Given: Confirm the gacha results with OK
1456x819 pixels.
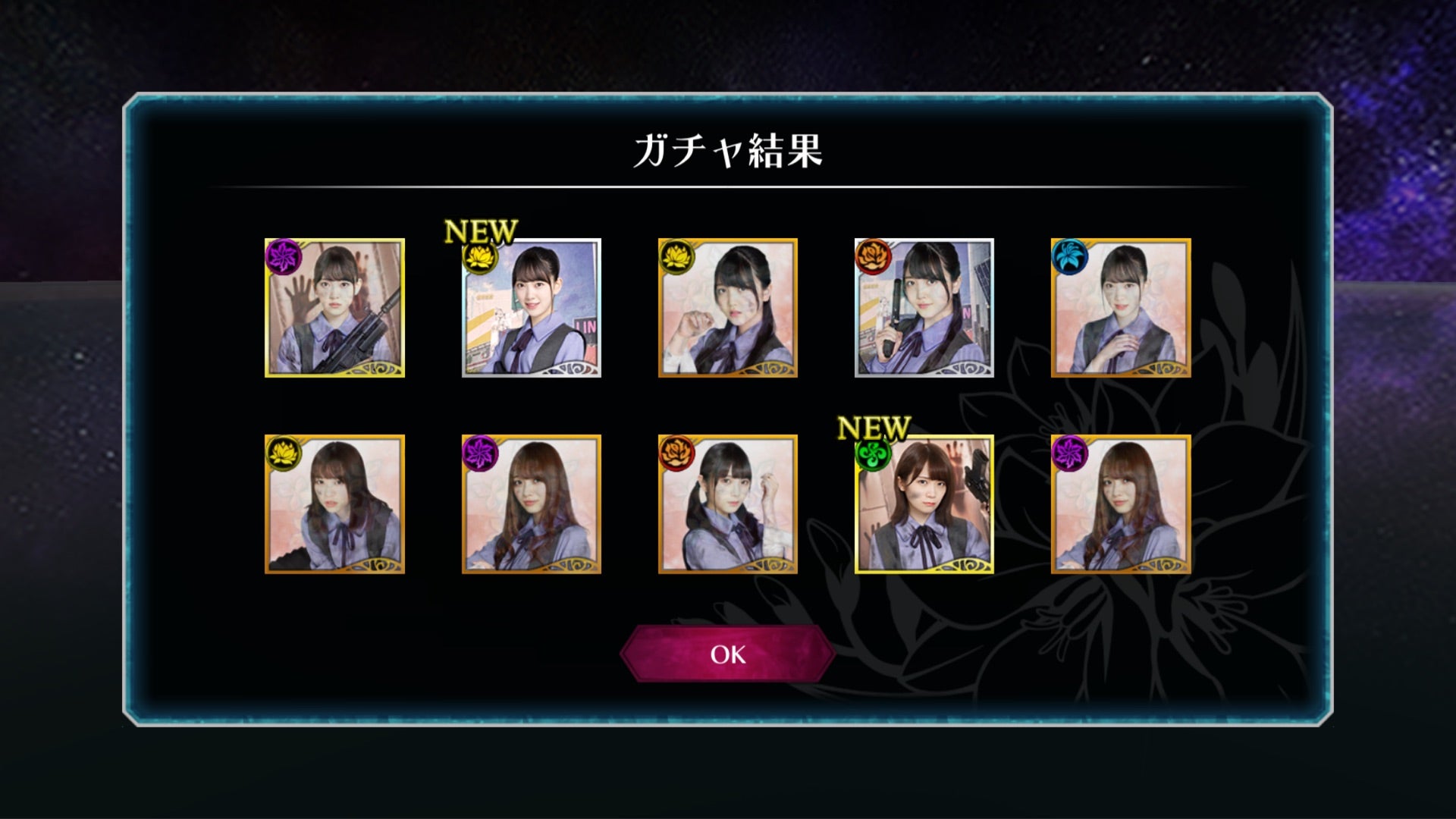Looking at the screenshot, I should tap(727, 654).
